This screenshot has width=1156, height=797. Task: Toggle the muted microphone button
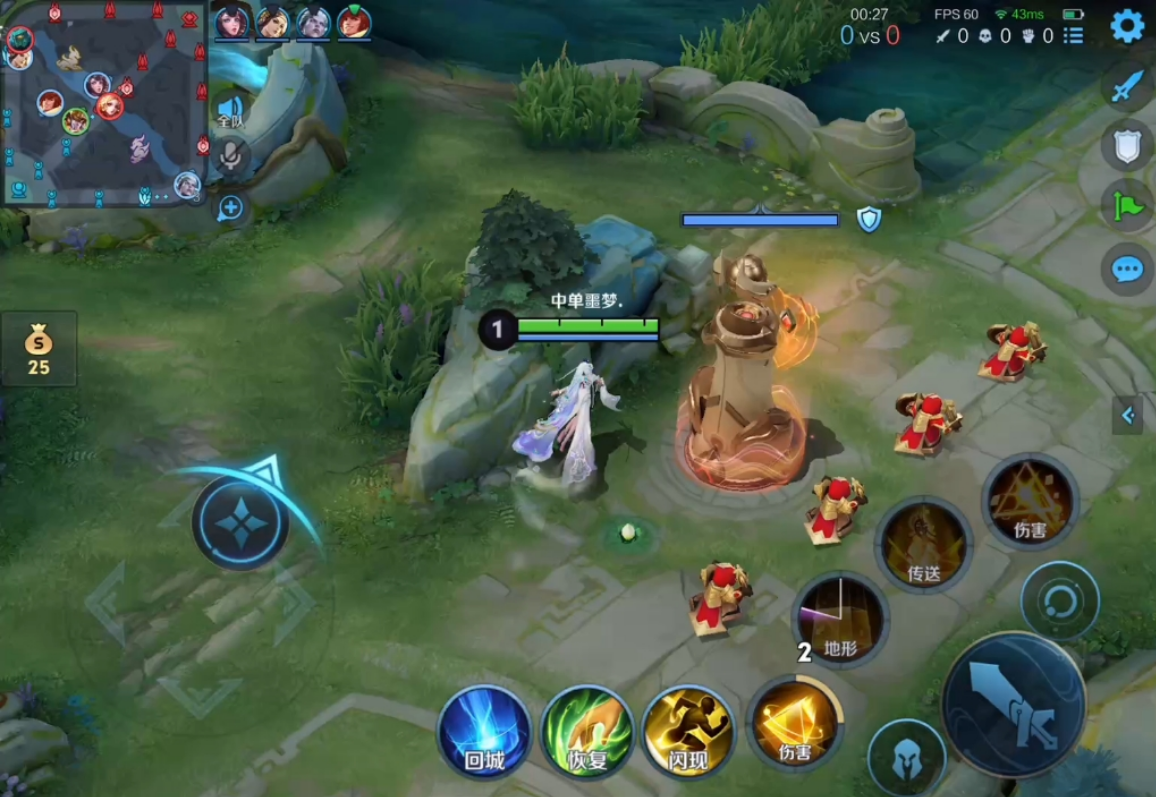(231, 155)
